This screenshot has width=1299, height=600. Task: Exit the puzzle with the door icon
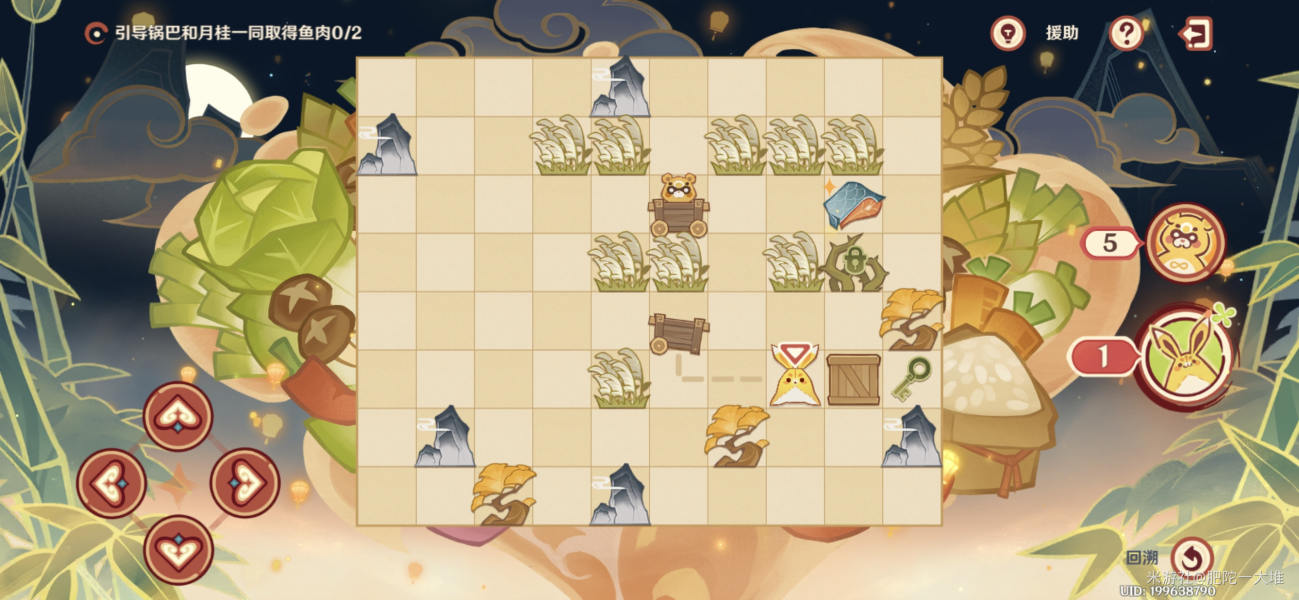[x=1195, y=33]
